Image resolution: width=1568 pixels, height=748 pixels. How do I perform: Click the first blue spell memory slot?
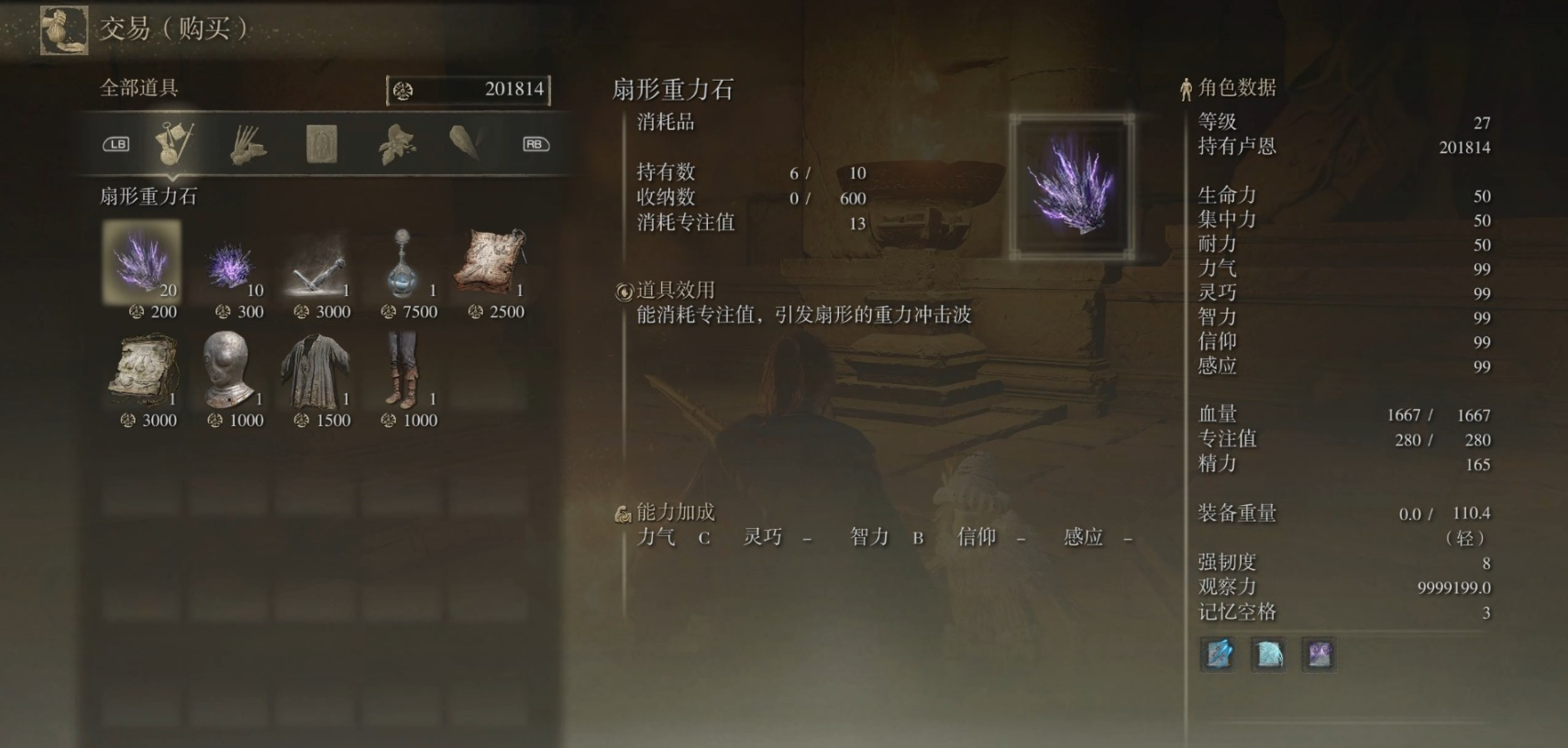tap(1217, 656)
